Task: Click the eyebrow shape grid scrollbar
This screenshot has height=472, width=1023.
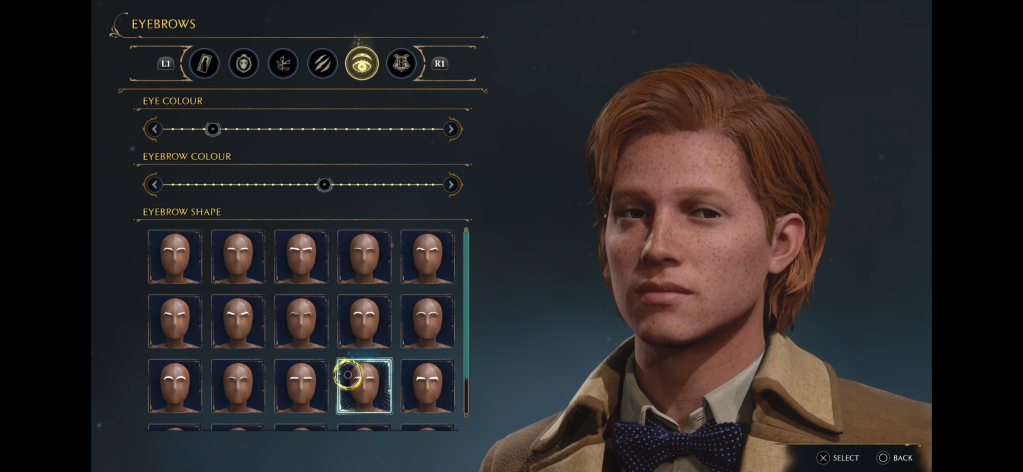Action: coord(466,320)
